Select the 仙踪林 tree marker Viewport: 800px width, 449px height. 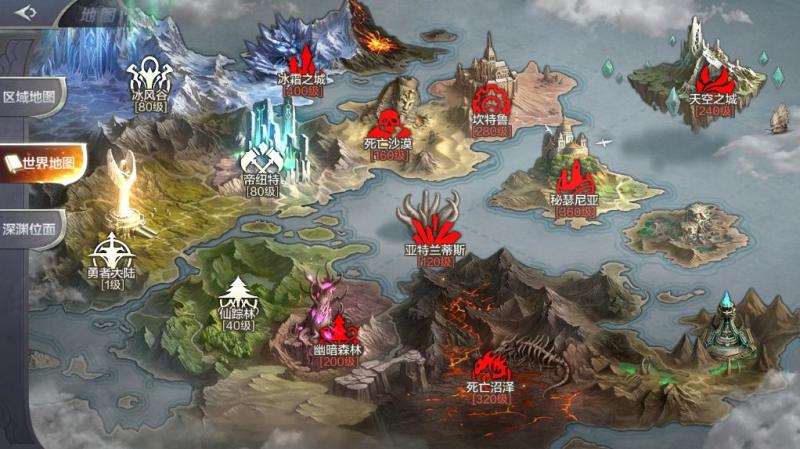click(x=238, y=295)
